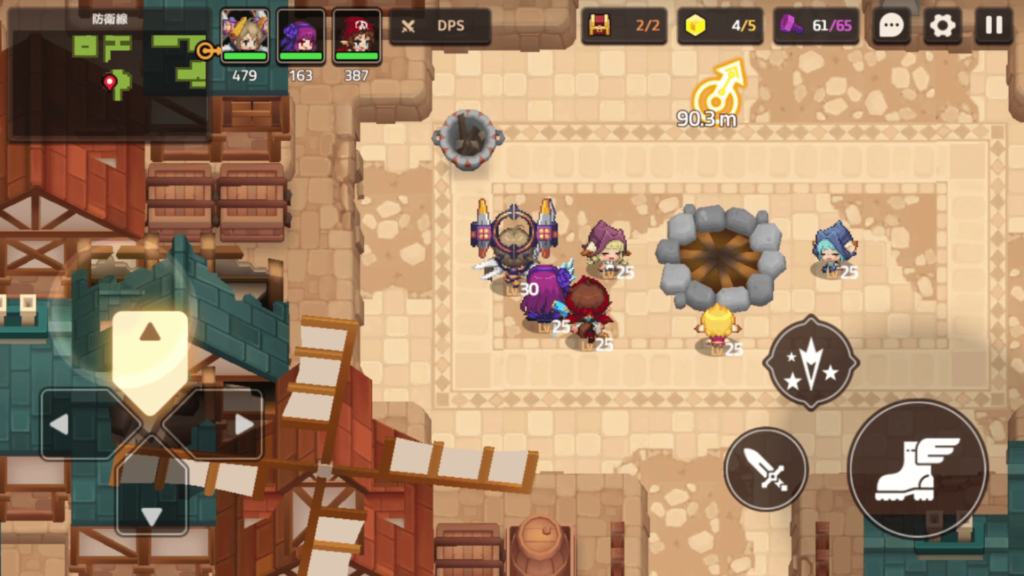Open the minimap in the corner

pyautogui.click(x=108, y=74)
